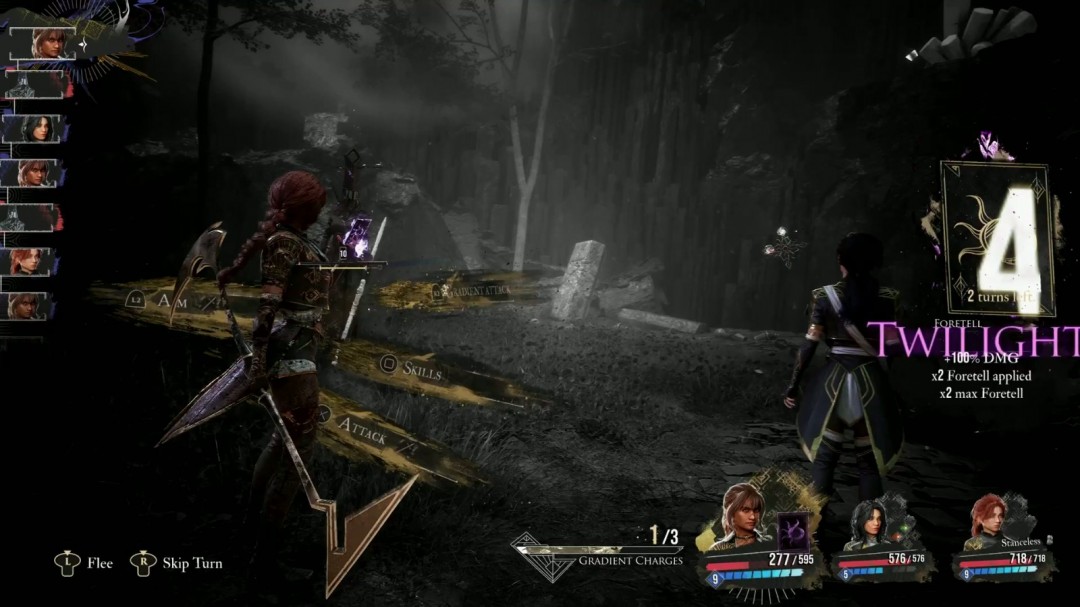1080x607 pixels.
Task: Select the active portrait atop the turn order
Action: pyautogui.click(x=46, y=43)
